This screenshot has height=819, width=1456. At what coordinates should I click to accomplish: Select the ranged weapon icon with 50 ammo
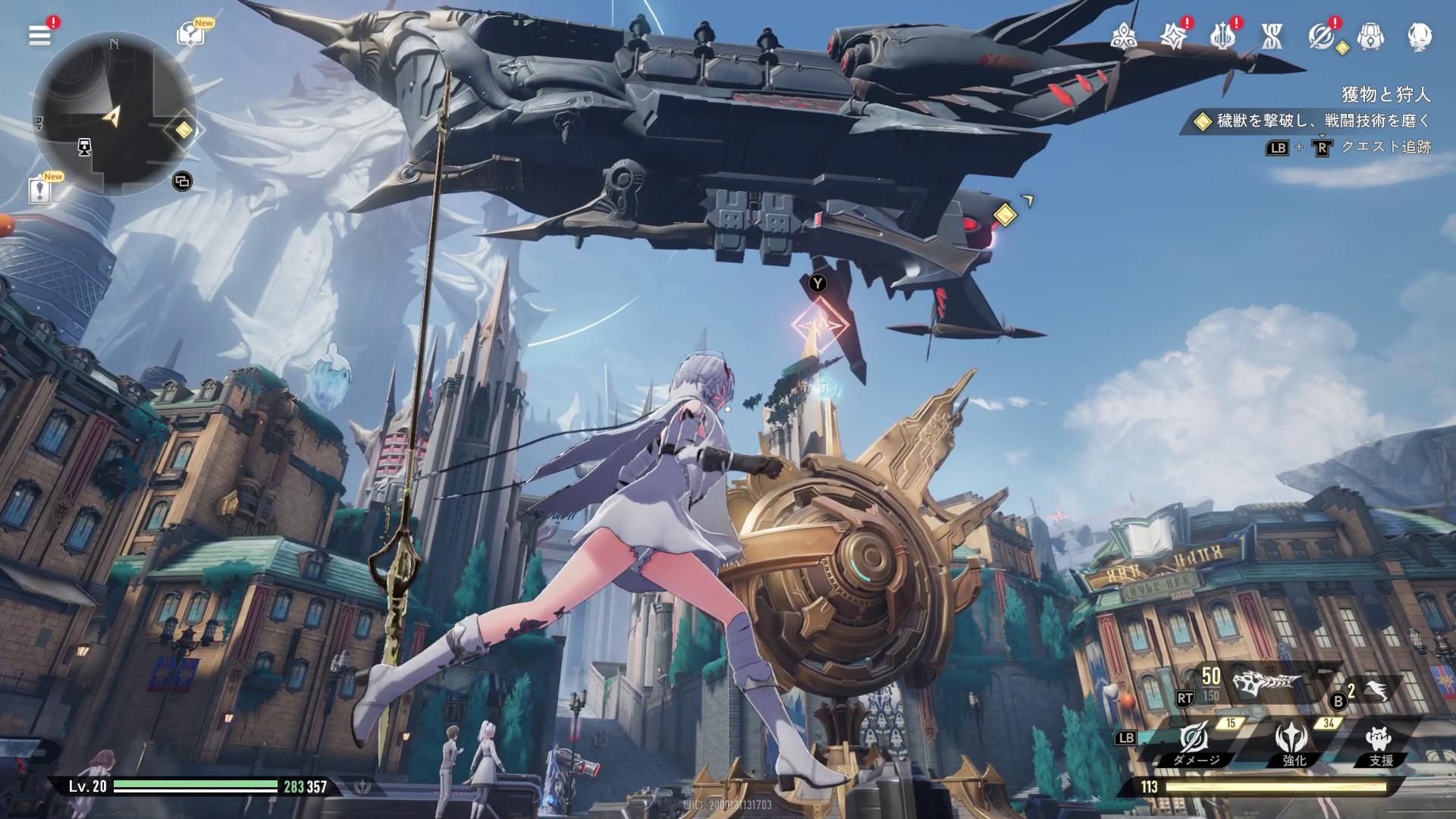(x=1266, y=684)
